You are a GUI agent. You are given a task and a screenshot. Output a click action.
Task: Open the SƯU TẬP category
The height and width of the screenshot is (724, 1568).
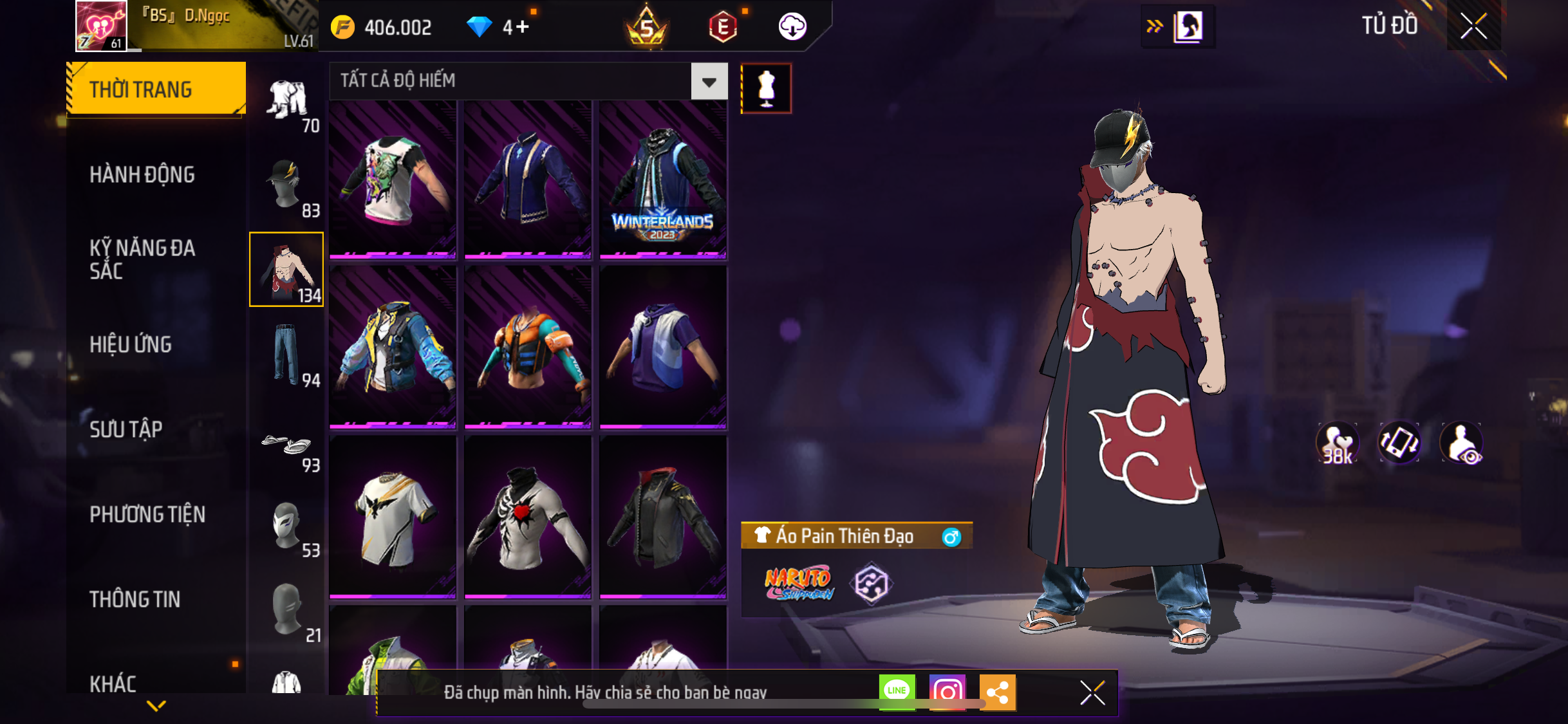coord(126,429)
